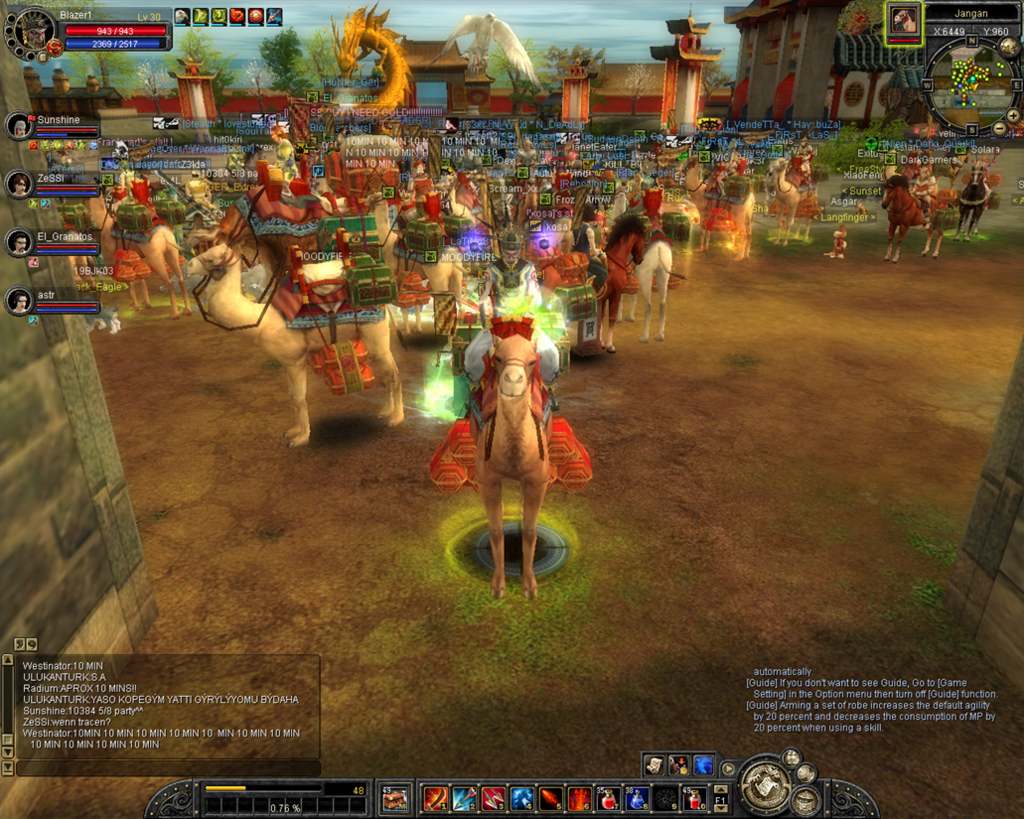Open the treasure chest slot beside hotbar
This screenshot has height=819, width=1024.
395,798
